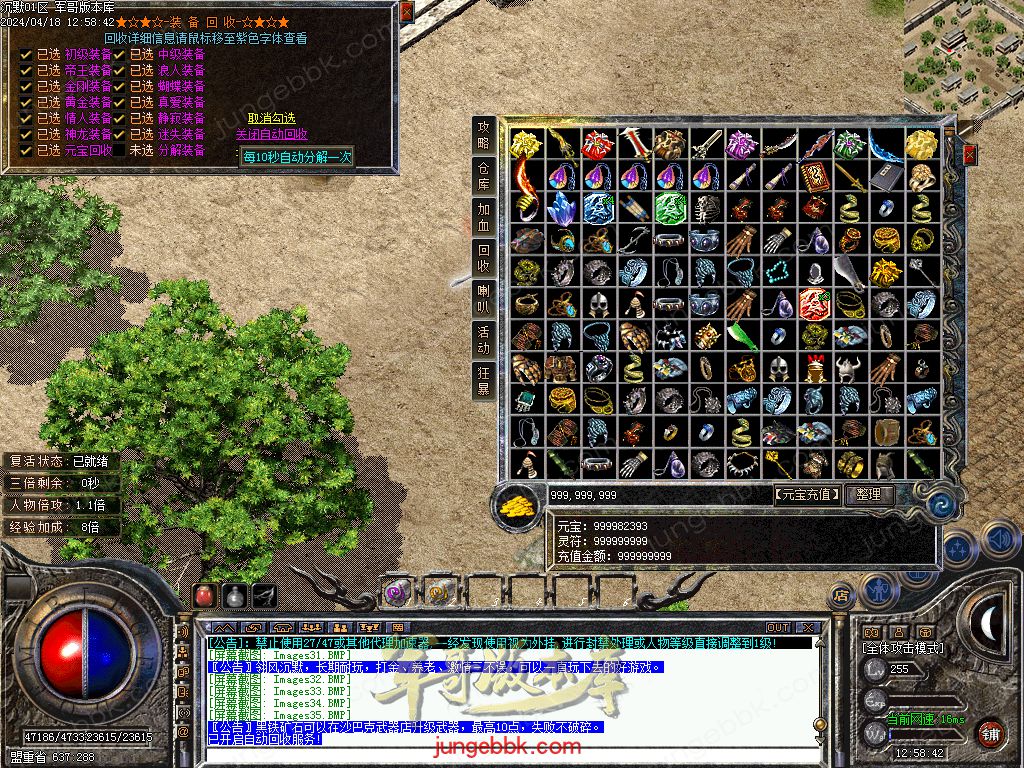The image size is (1024, 768).
Task: Toggle the 中级装备 recycle checkbox
Action: pos(119,55)
